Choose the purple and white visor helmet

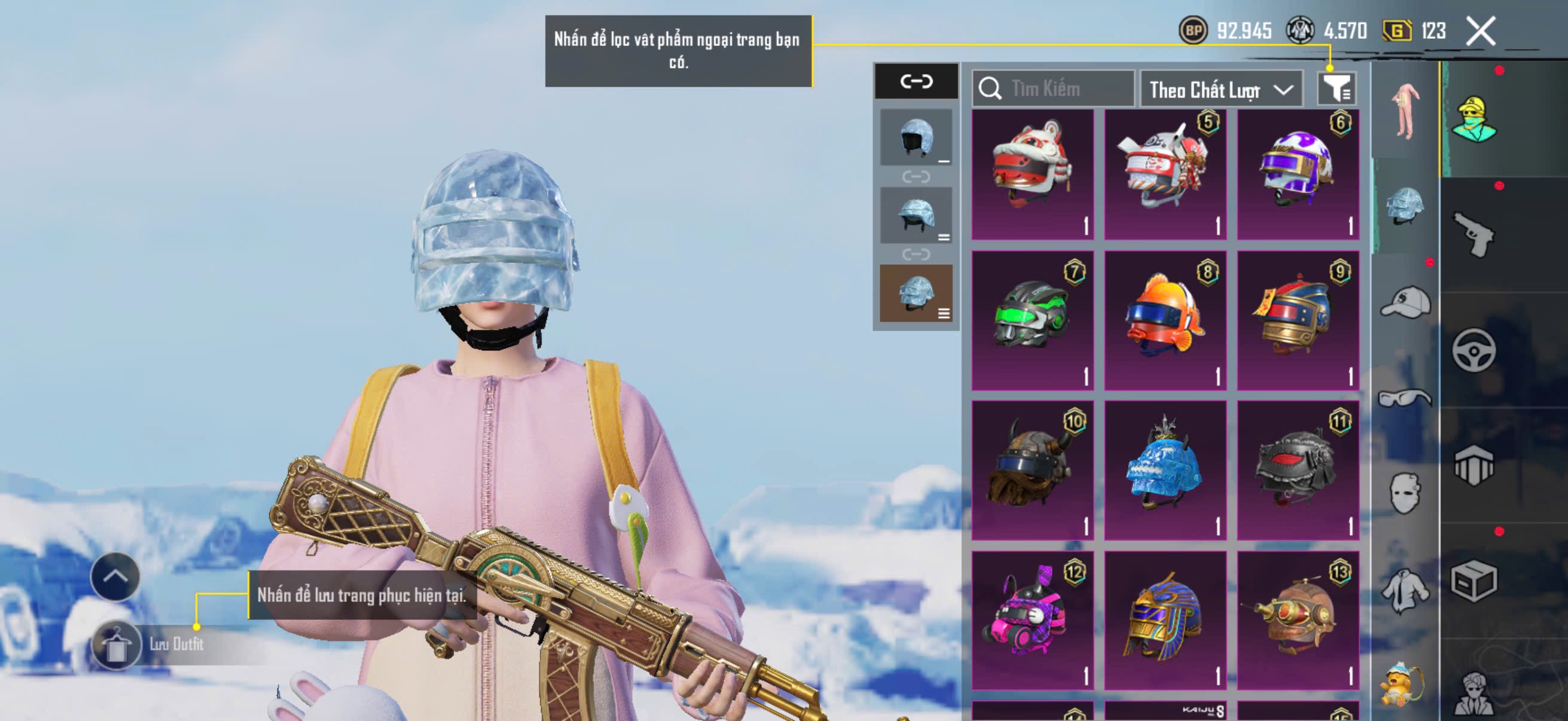pos(1297,175)
